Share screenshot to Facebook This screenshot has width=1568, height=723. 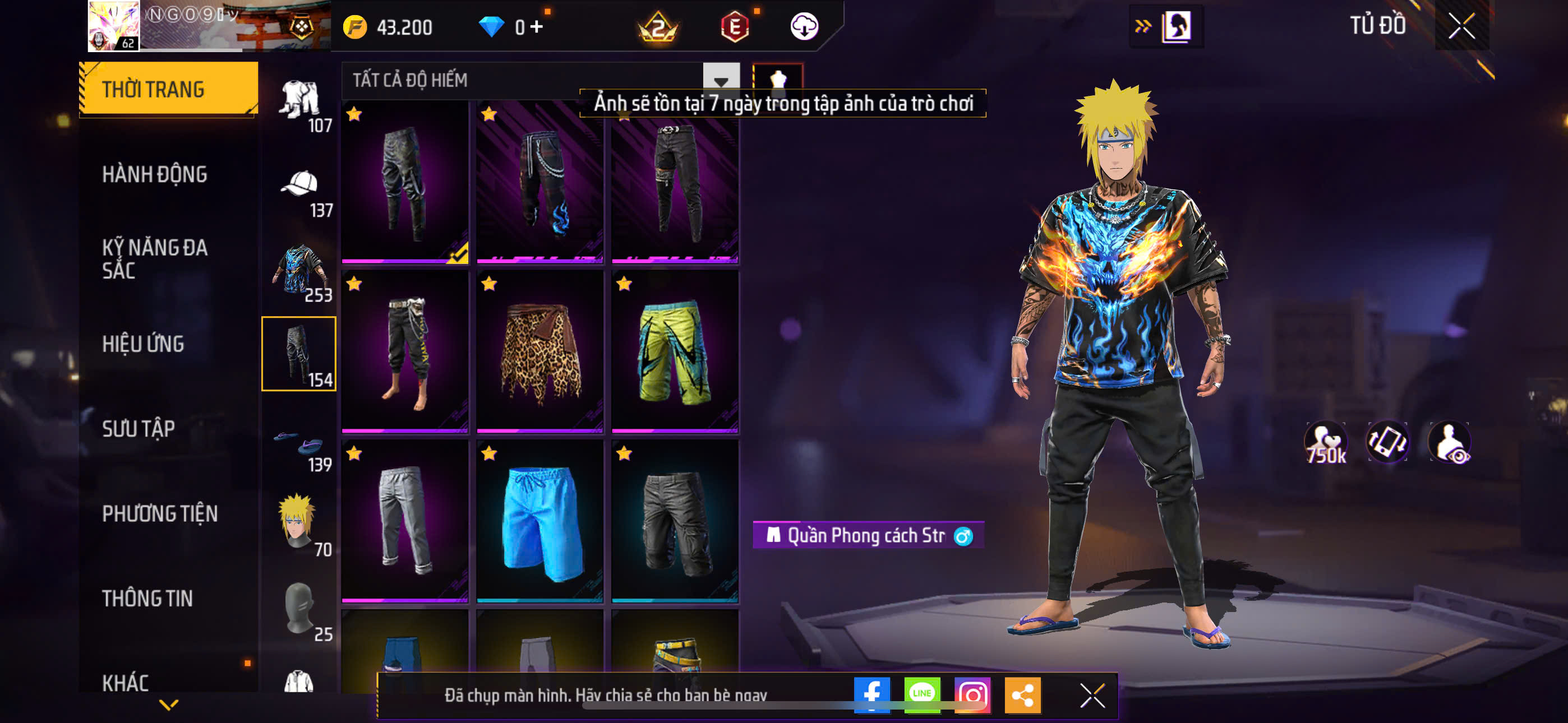click(x=871, y=694)
